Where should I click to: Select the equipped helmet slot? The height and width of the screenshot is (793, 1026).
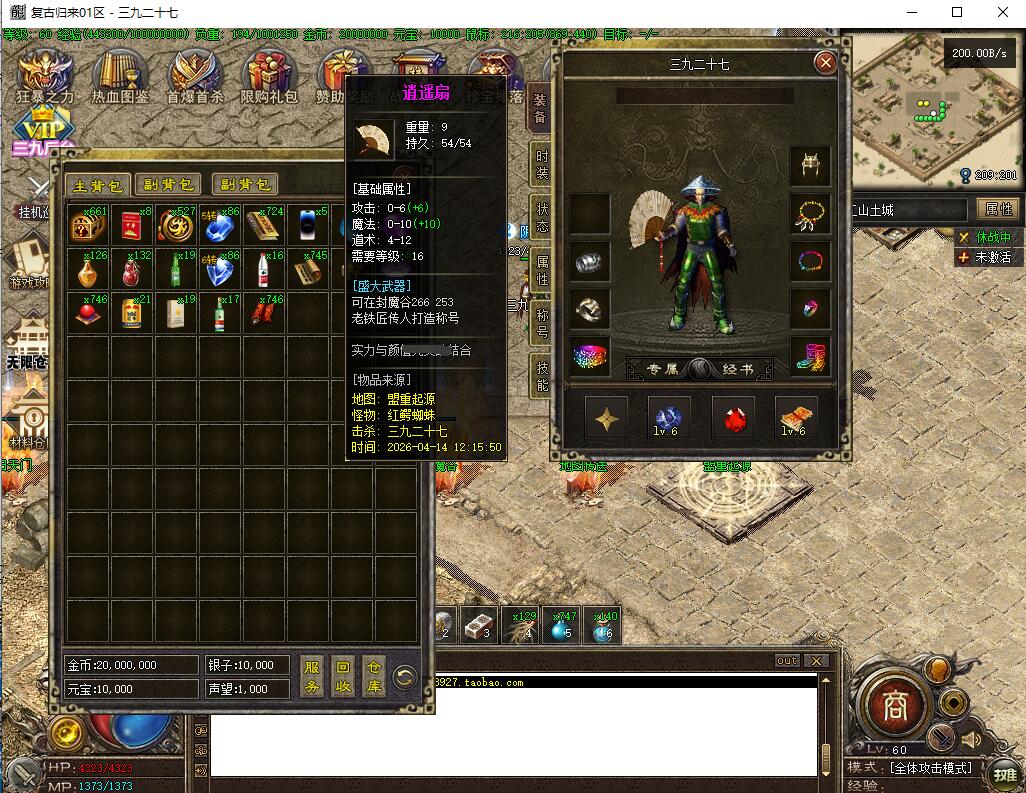click(x=810, y=167)
